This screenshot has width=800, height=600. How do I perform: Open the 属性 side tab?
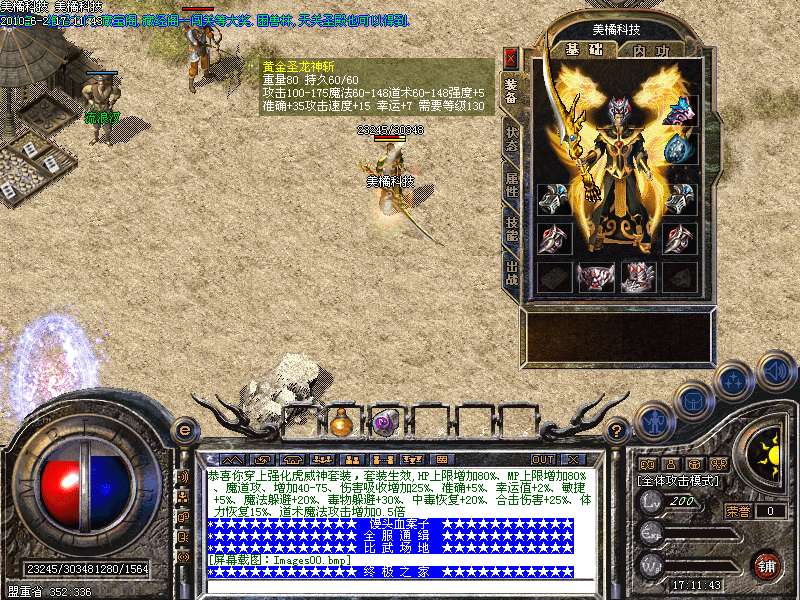click(x=511, y=183)
